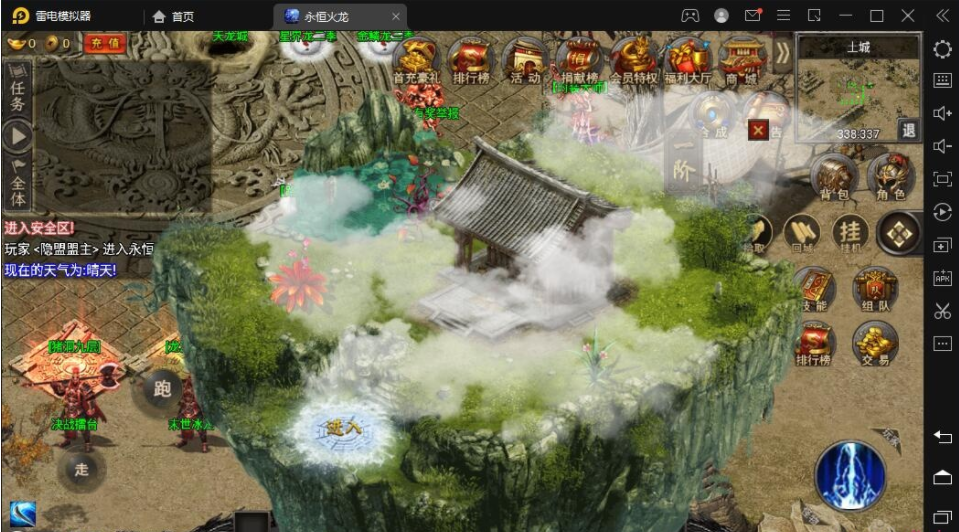
Task: Open the 首充豪礼 first-recharge gift
Action: click(x=416, y=61)
